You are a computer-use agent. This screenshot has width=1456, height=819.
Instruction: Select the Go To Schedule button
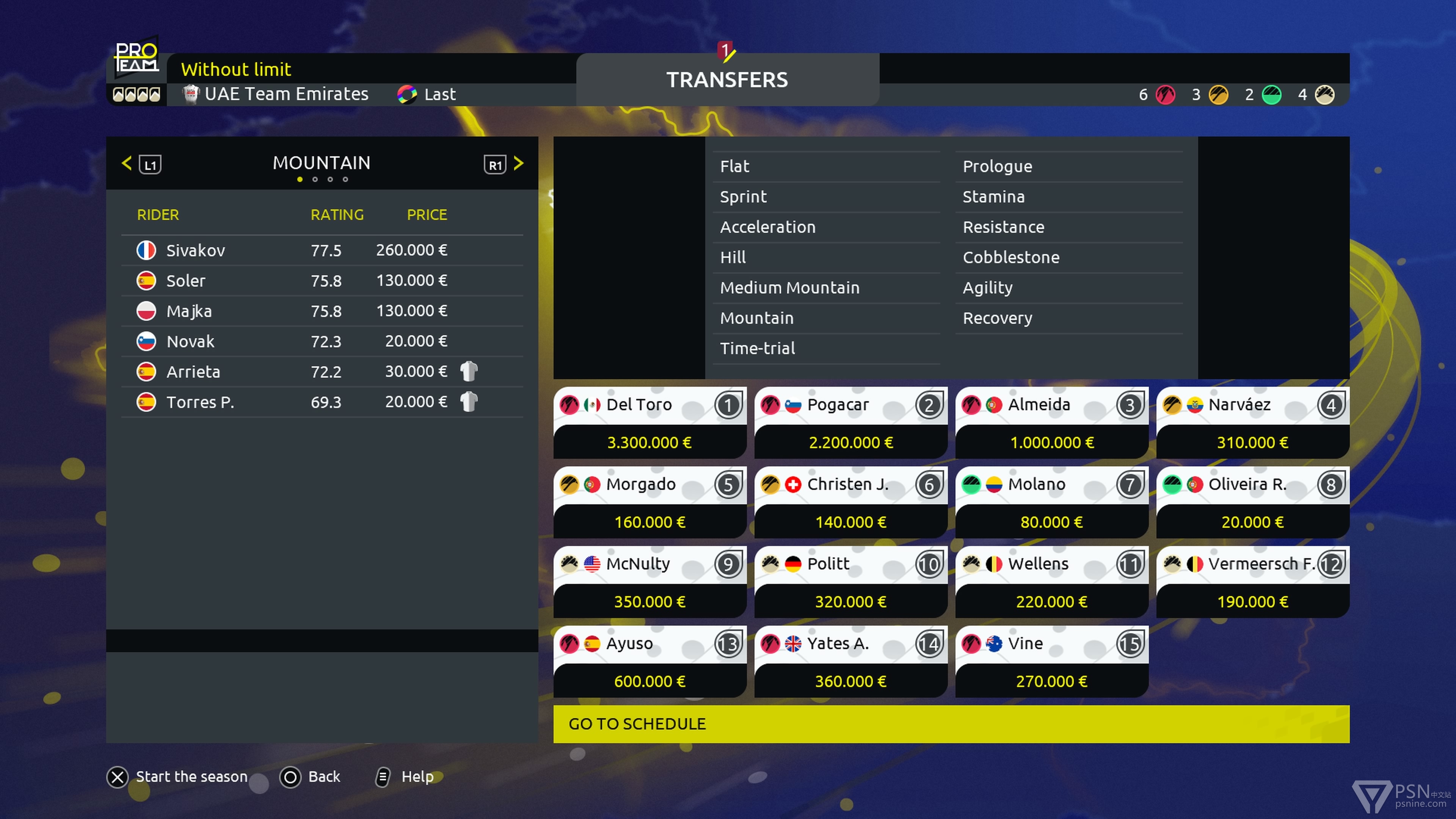(951, 723)
